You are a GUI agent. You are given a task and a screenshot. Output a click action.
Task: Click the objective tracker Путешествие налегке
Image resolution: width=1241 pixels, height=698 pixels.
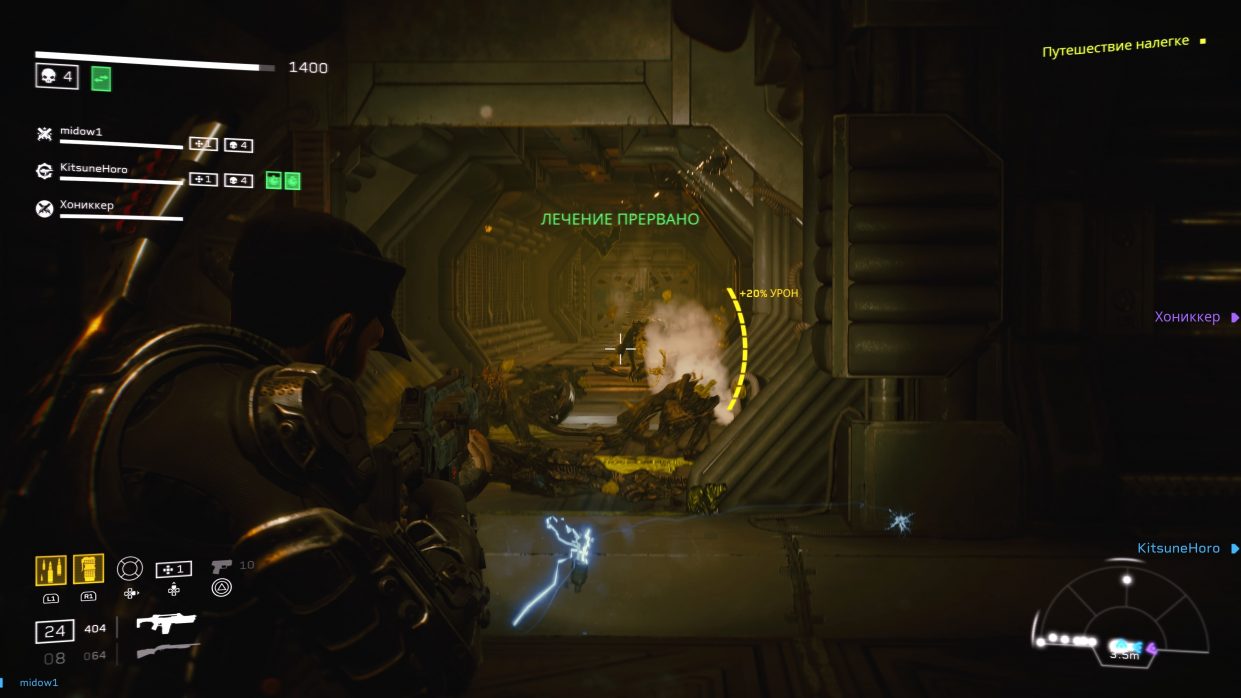(x=1115, y=46)
